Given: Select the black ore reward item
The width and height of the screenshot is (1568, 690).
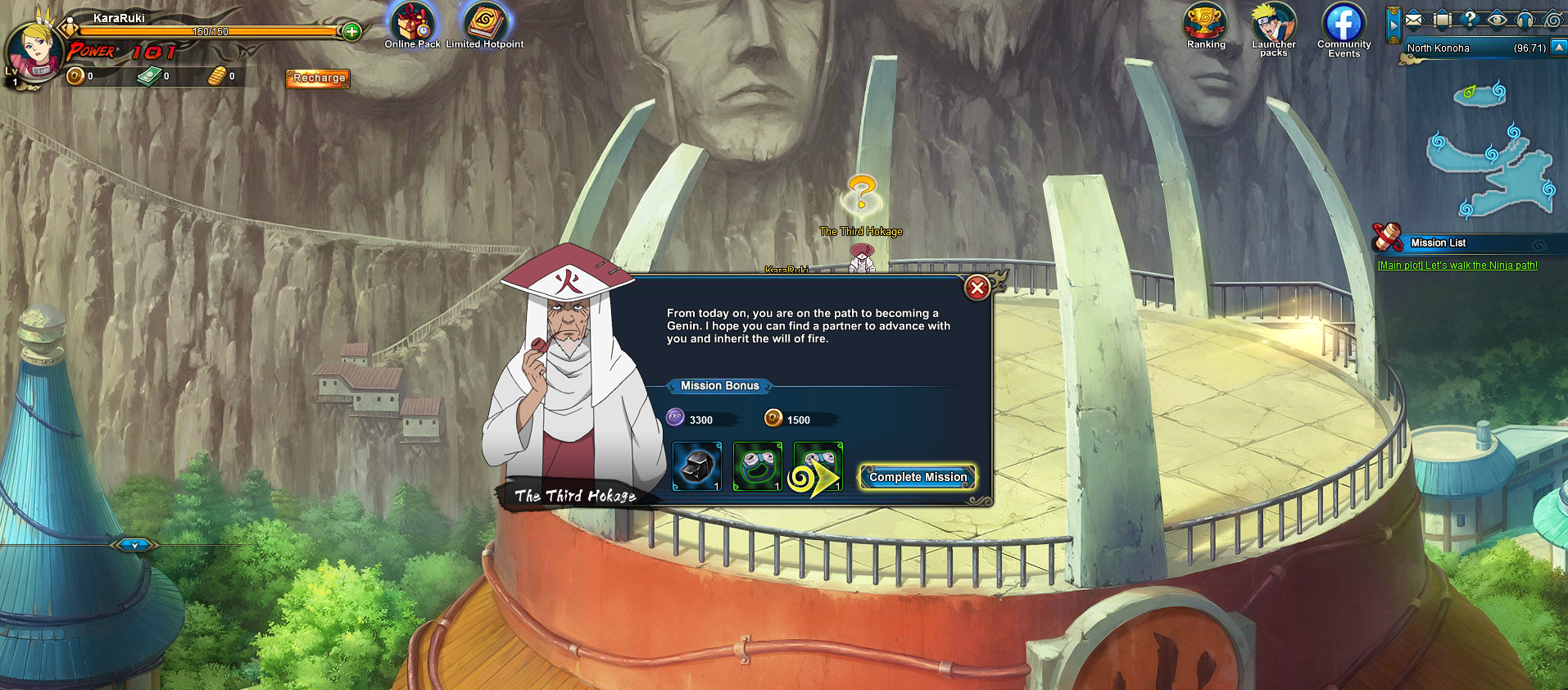Looking at the screenshot, I should coord(696,466).
